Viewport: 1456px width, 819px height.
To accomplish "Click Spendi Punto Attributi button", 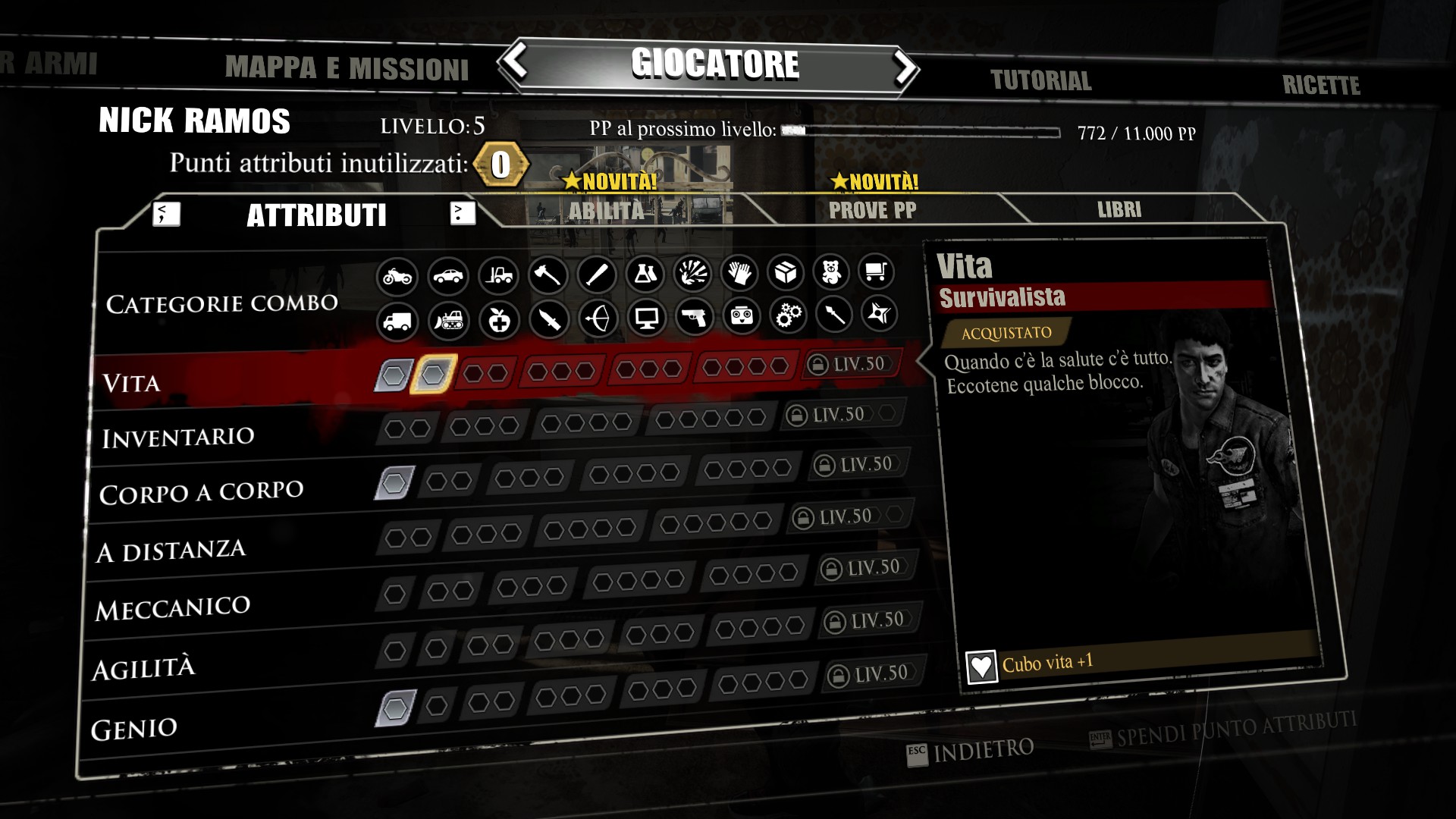I will 1222,730.
